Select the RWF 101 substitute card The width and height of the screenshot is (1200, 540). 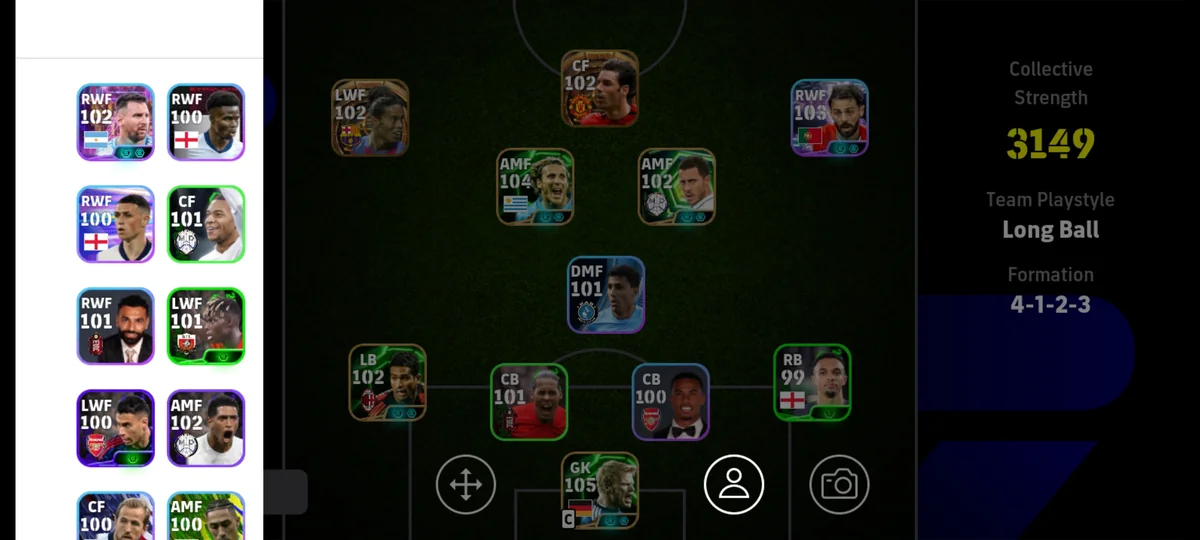116,326
